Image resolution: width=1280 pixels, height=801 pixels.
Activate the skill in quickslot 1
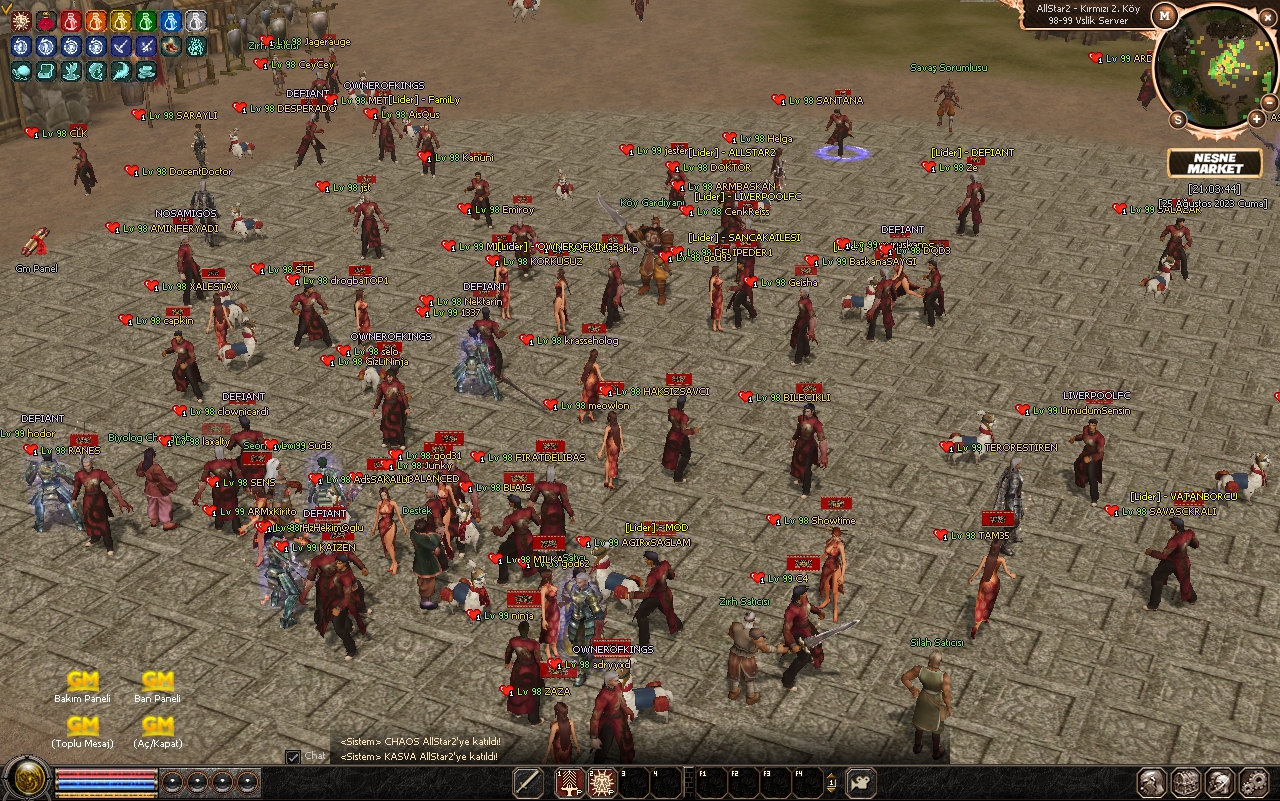[x=571, y=782]
